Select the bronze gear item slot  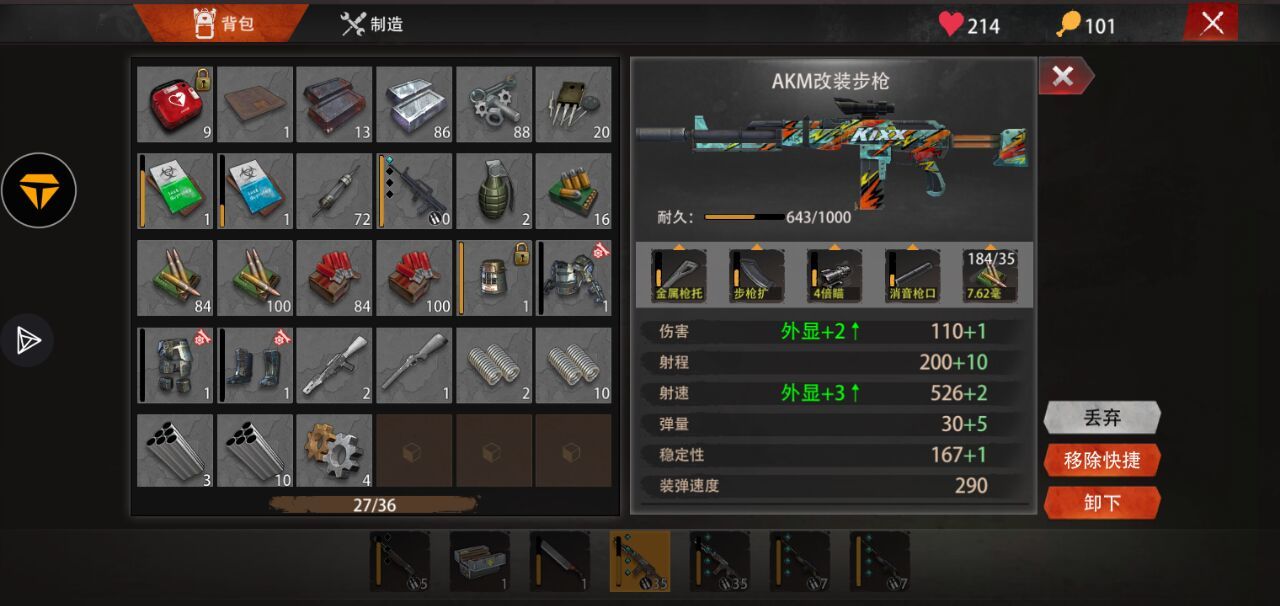tap(334, 451)
